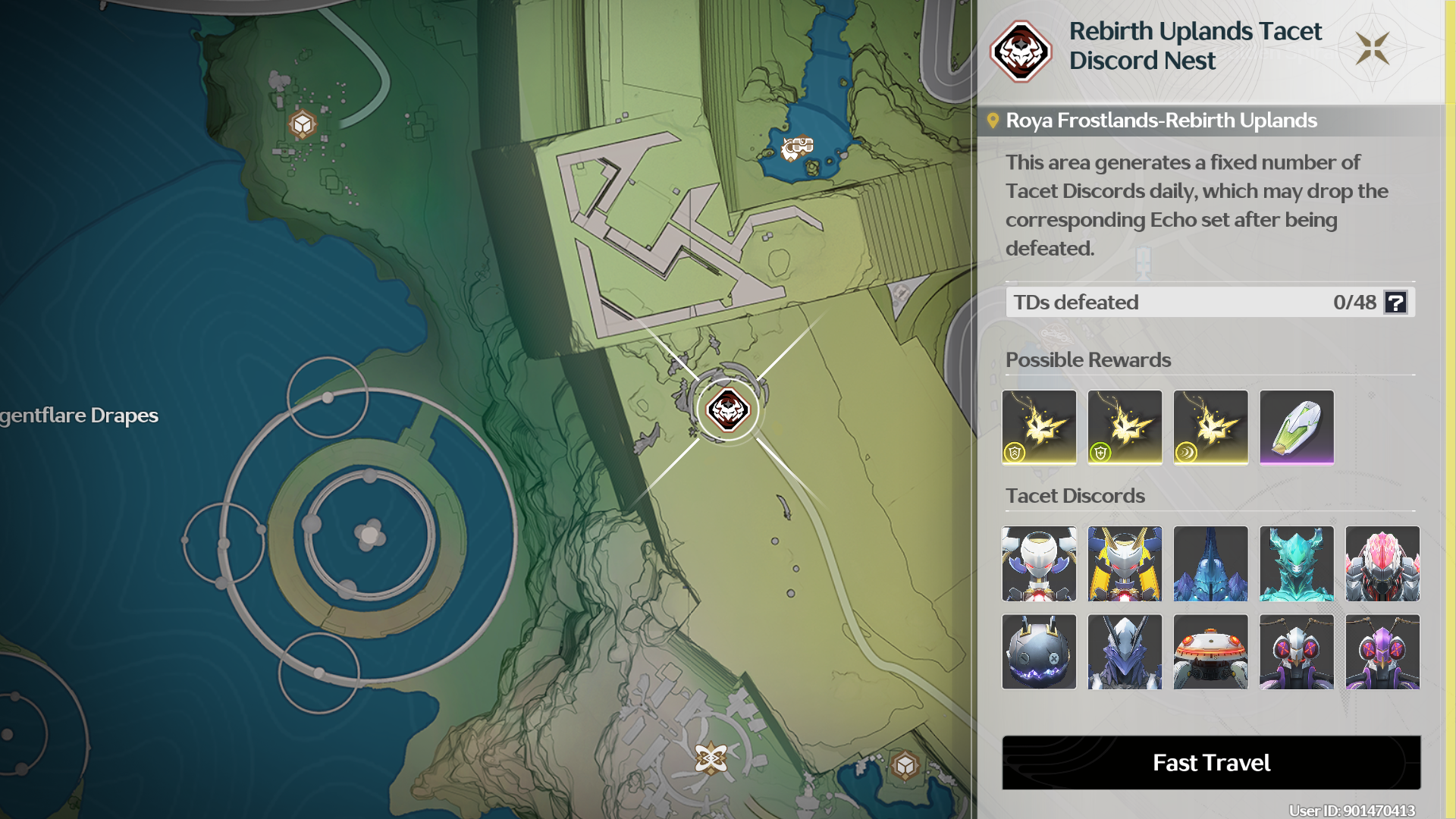This screenshot has height=819, width=1456.
Task: Inspect the round stitched-face ball Tacet Discord
Action: coord(1039,651)
